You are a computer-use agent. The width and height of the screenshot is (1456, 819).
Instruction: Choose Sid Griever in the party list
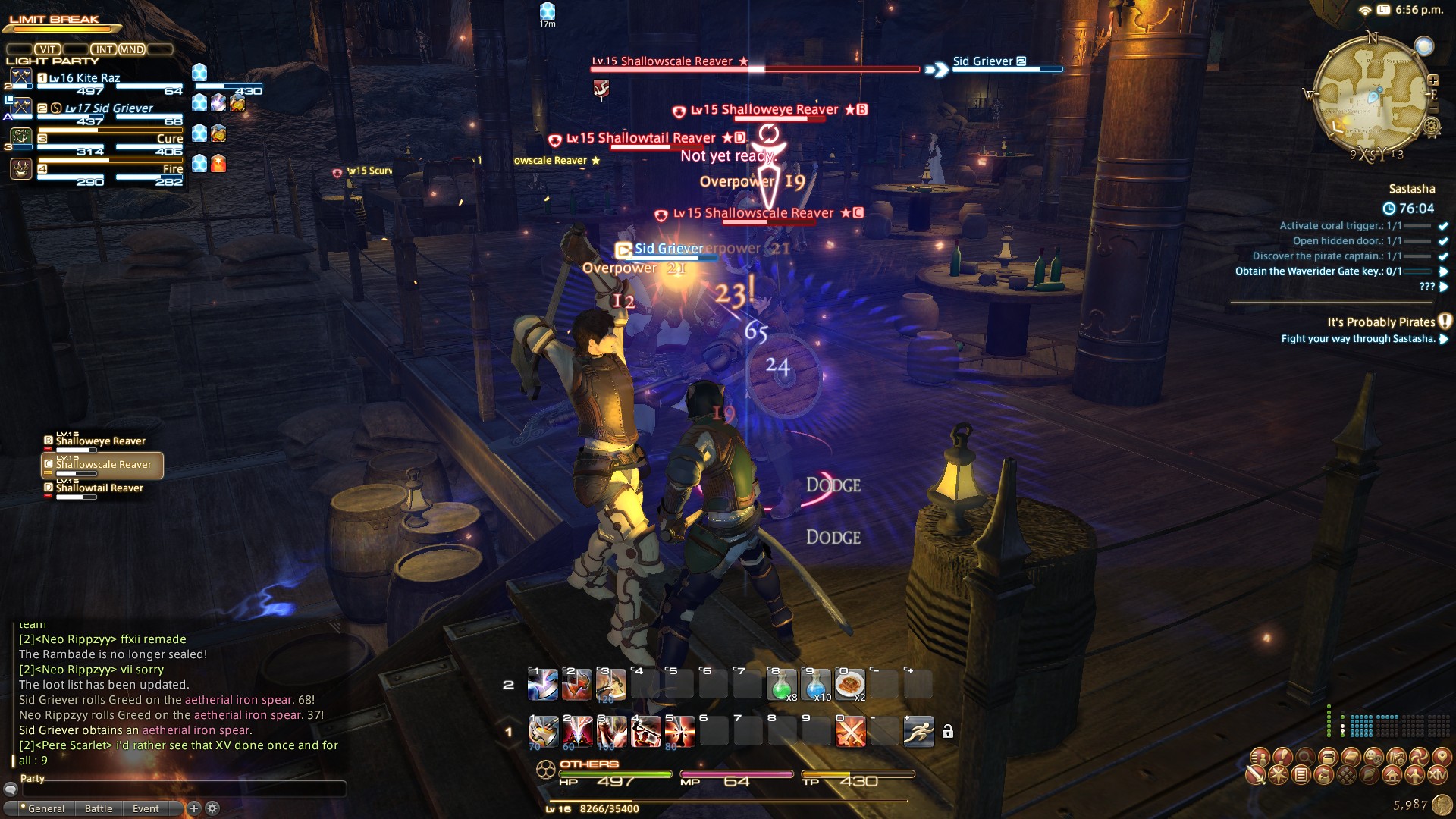tap(108, 108)
